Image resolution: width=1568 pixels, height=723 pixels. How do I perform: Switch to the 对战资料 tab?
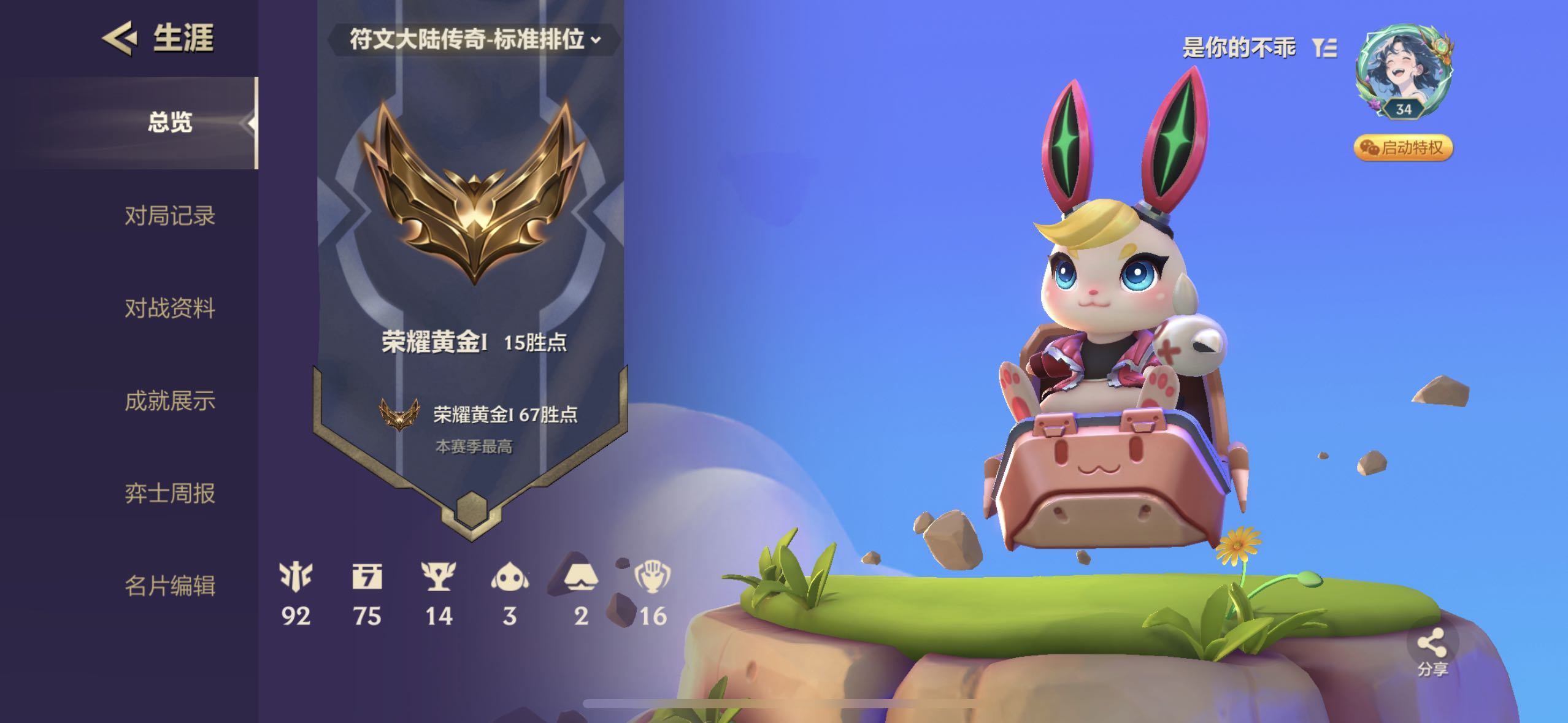[170, 308]
